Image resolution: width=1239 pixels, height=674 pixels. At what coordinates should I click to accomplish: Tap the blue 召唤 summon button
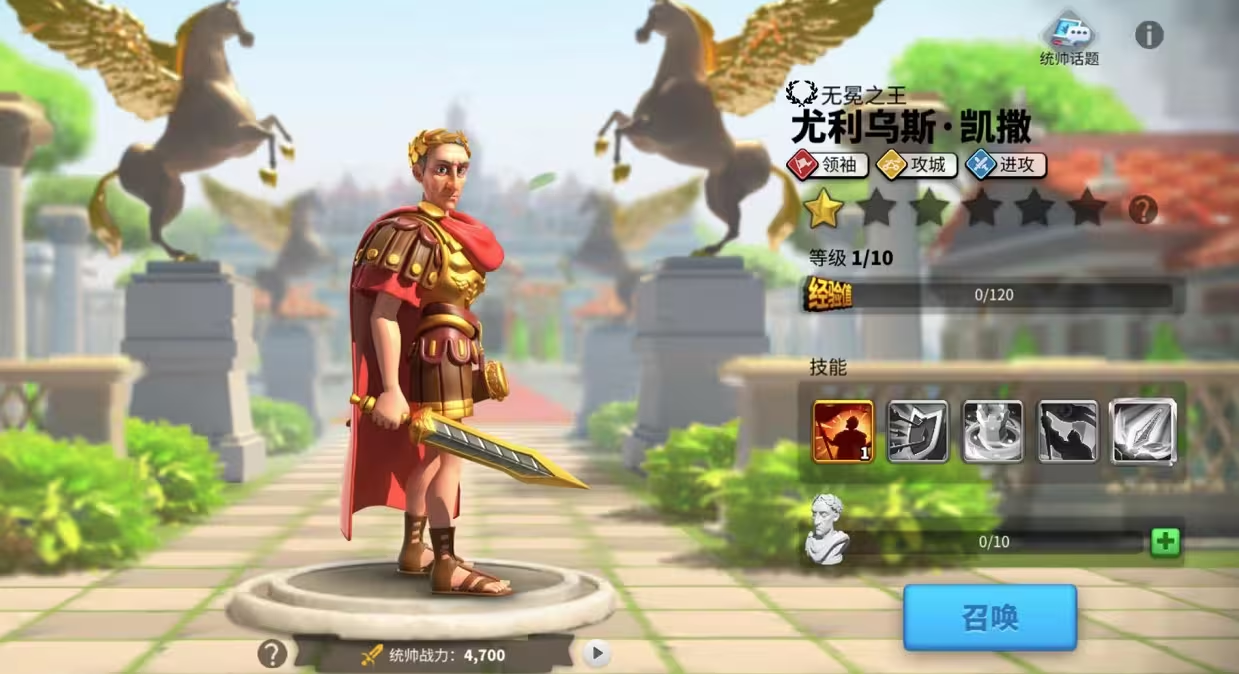point(989,617)
